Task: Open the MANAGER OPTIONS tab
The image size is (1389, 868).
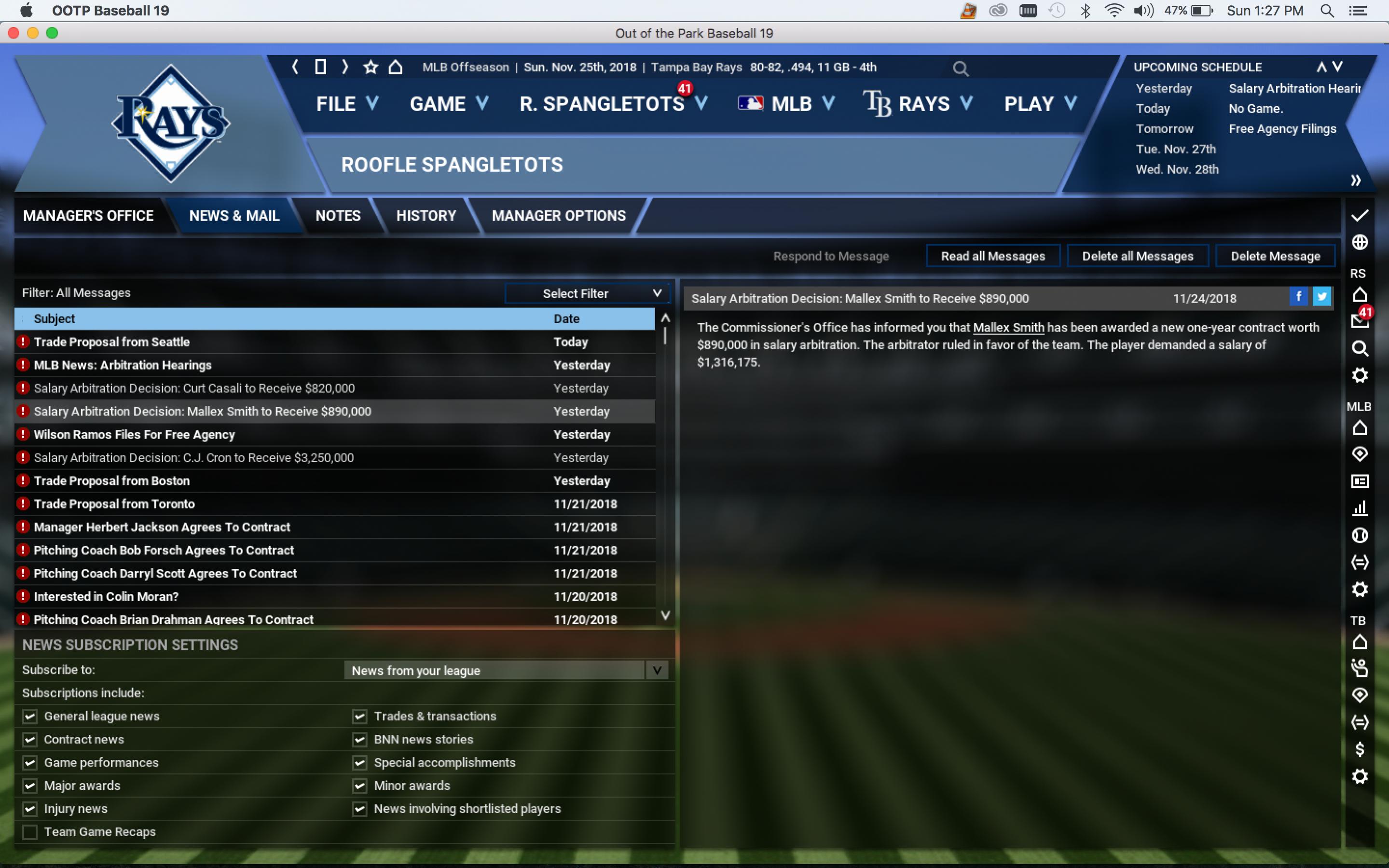Action: 559,216
